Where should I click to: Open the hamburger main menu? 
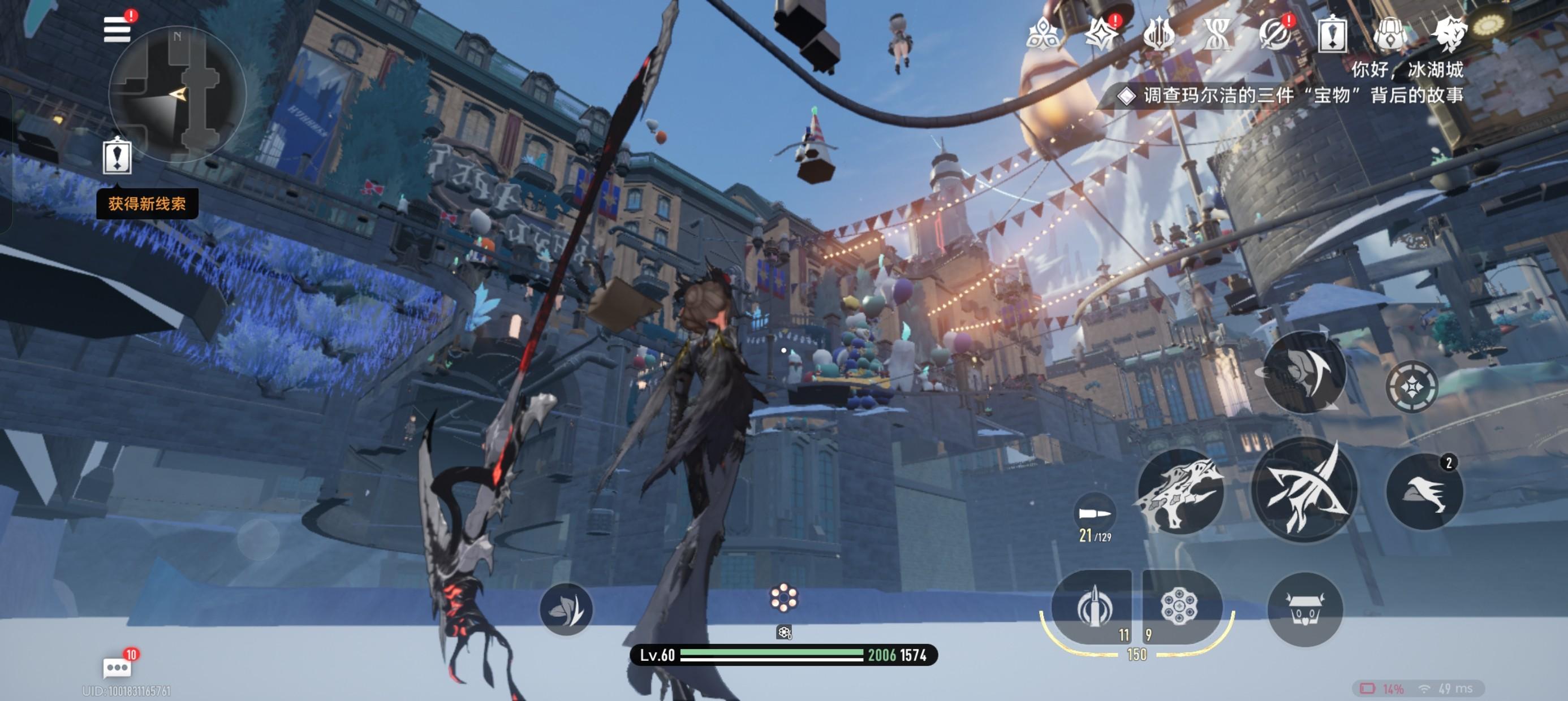(x=118, y=29)
